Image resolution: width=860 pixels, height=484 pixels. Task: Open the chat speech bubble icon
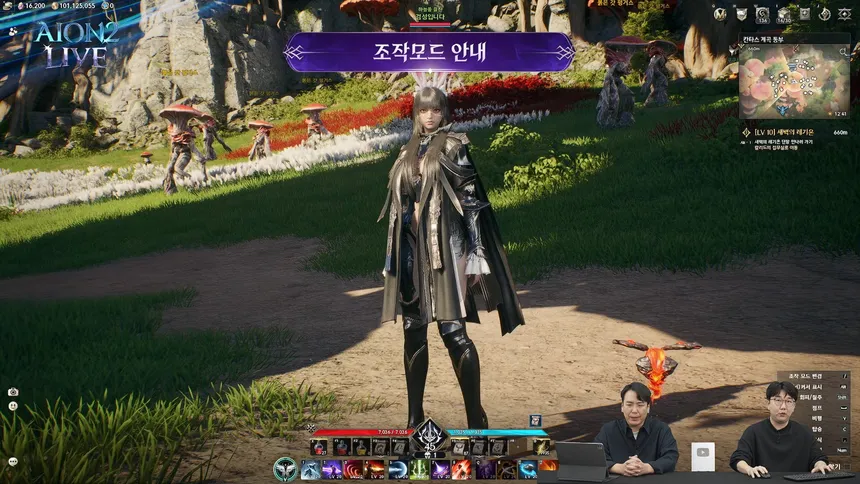13,461
